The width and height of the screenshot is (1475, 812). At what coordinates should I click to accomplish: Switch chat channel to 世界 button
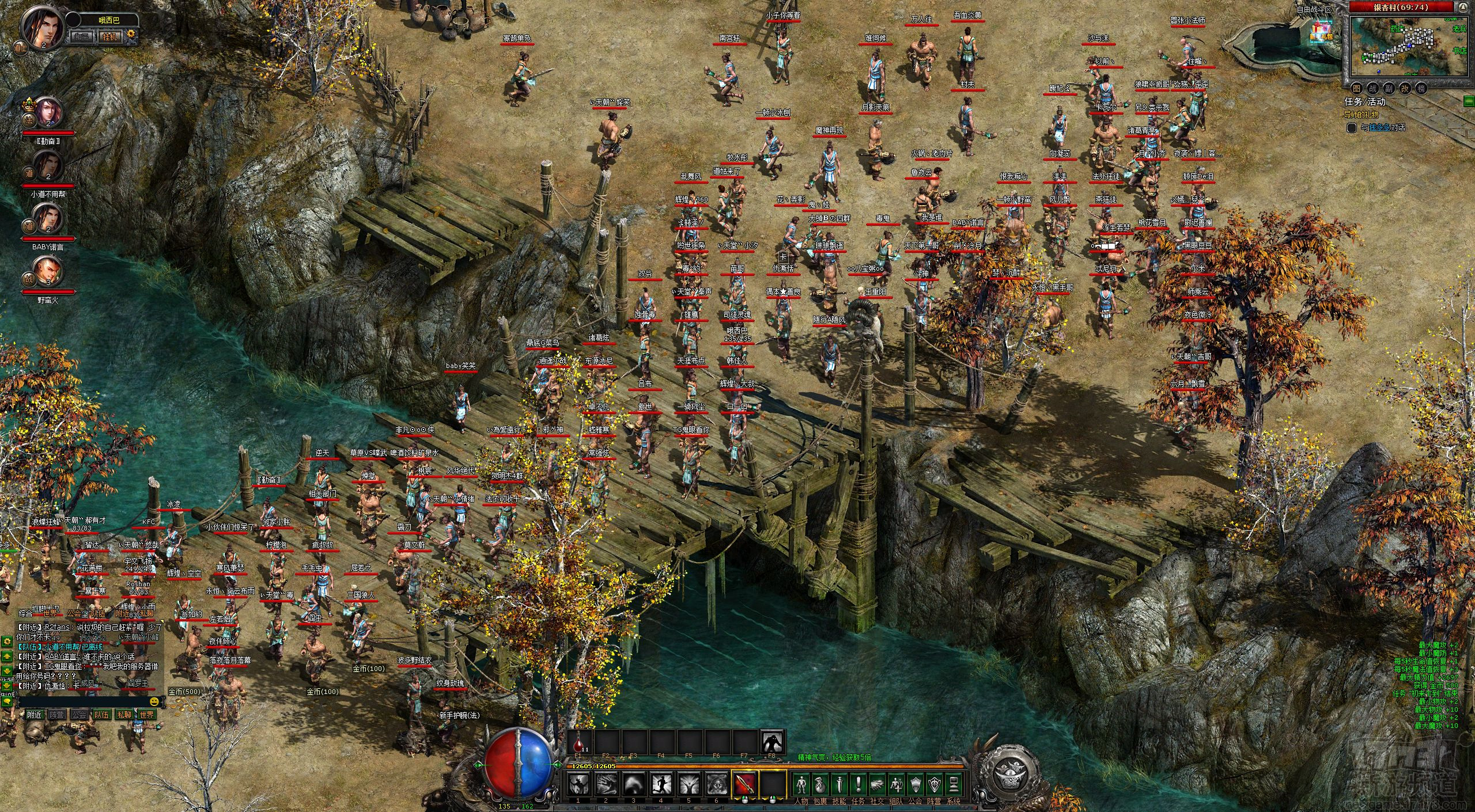146,715
